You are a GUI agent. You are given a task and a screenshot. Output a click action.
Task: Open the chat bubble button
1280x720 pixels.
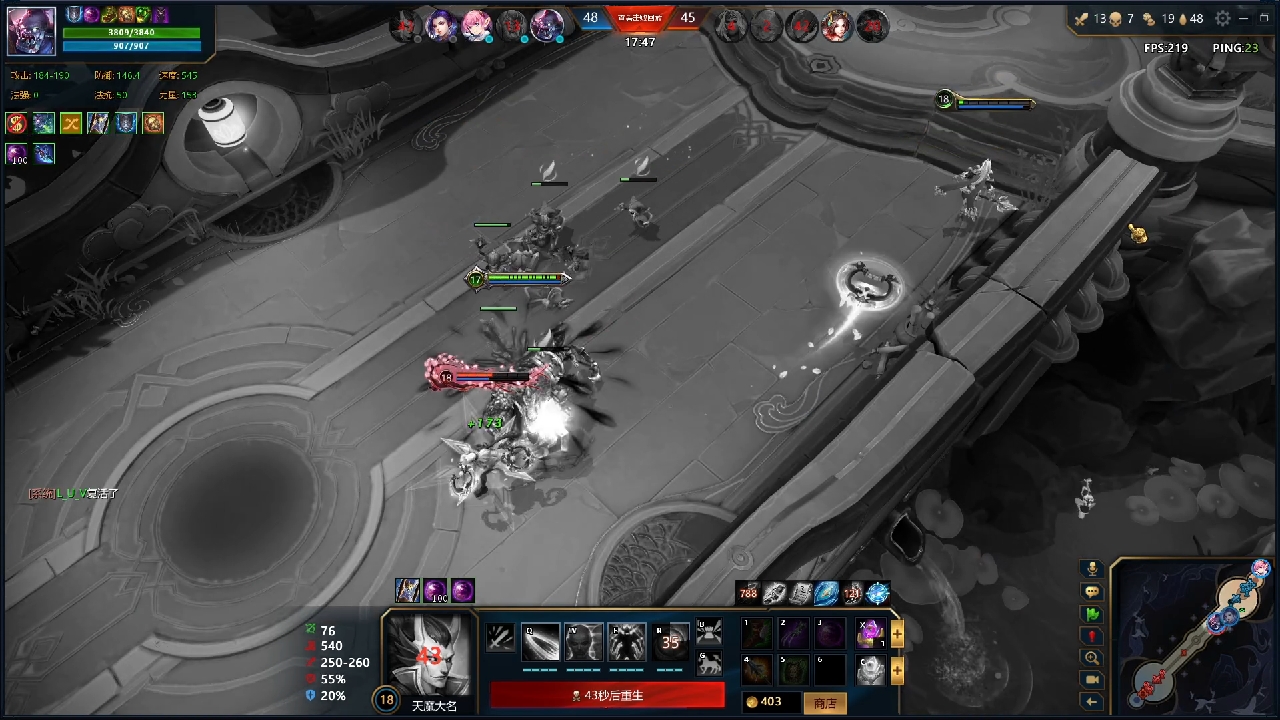(x=1092, y=592)
